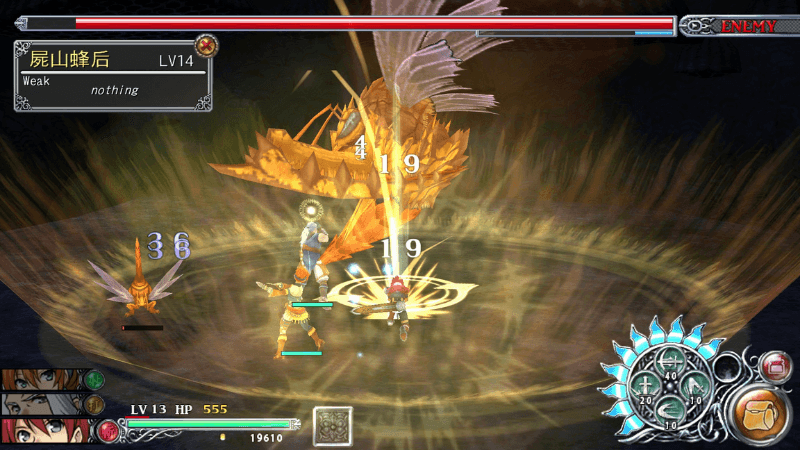This screenshot has width=800, height=450.
Task: Close the enemy info panel
Action: 206,45
